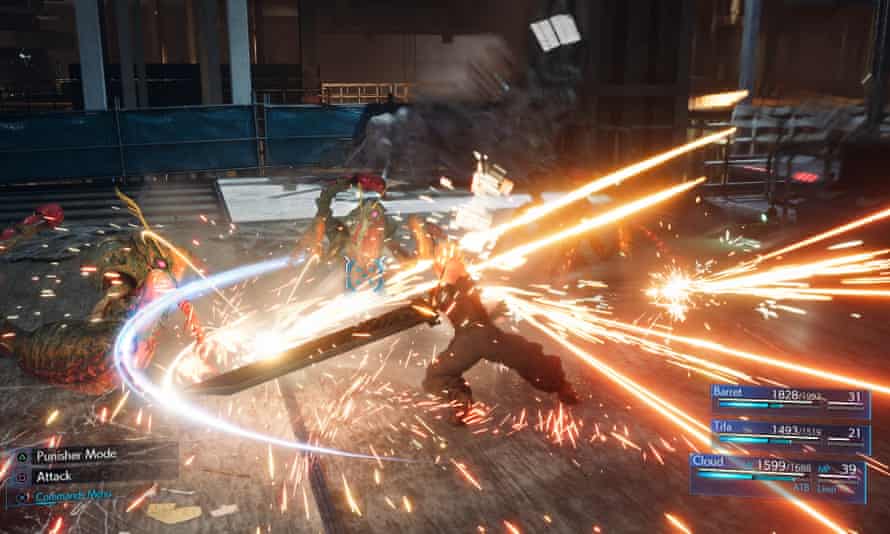
Task: Choose the Attack command
Action: (54, 476)
